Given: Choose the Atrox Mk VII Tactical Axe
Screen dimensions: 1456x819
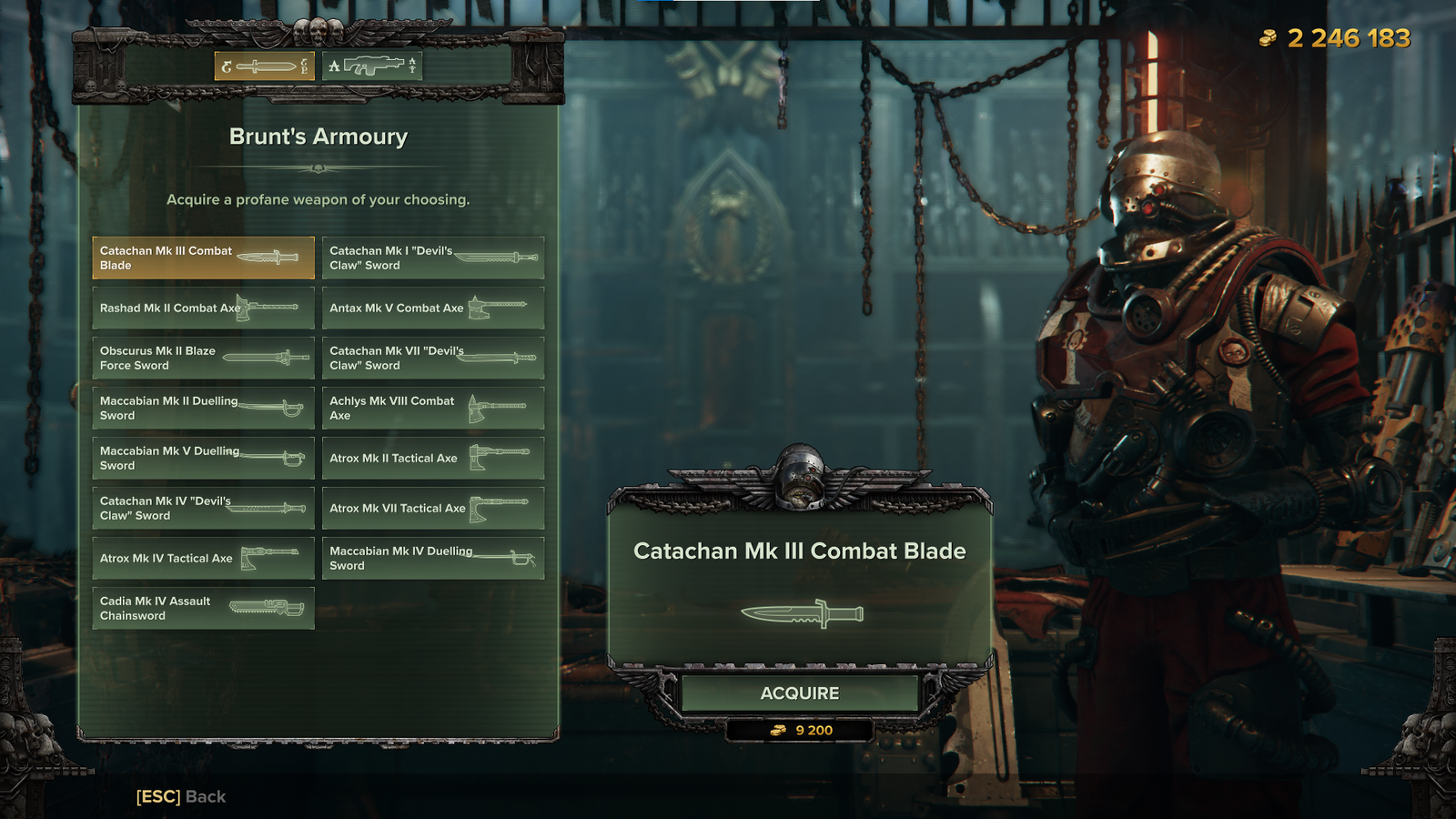Looking at the screenshot, I should [433, 508].
